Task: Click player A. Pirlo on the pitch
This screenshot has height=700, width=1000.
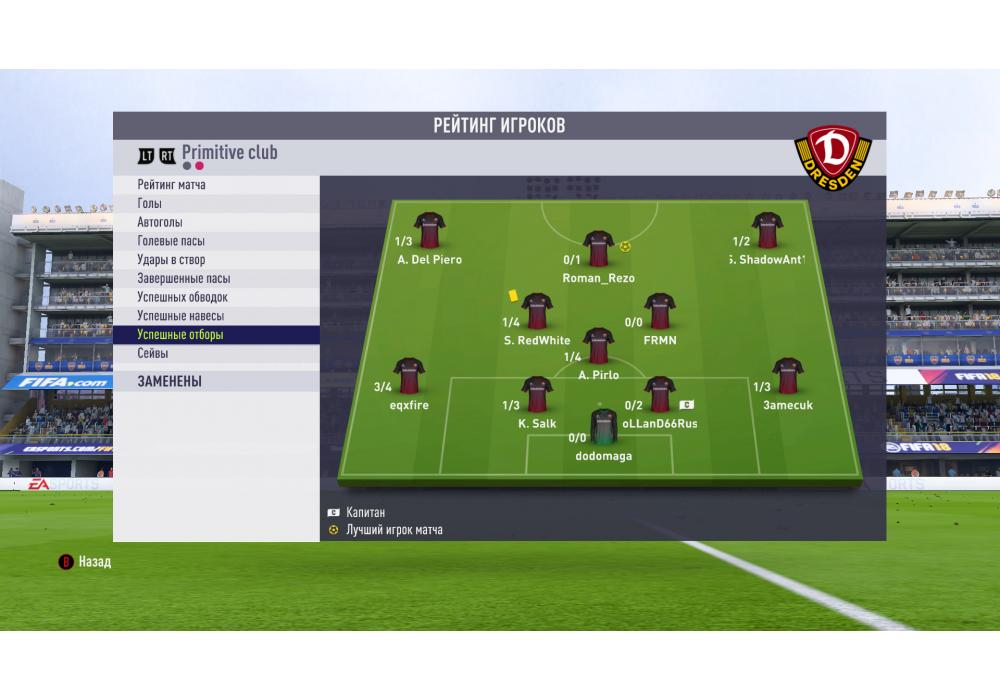Action: (x=598, y=346)
